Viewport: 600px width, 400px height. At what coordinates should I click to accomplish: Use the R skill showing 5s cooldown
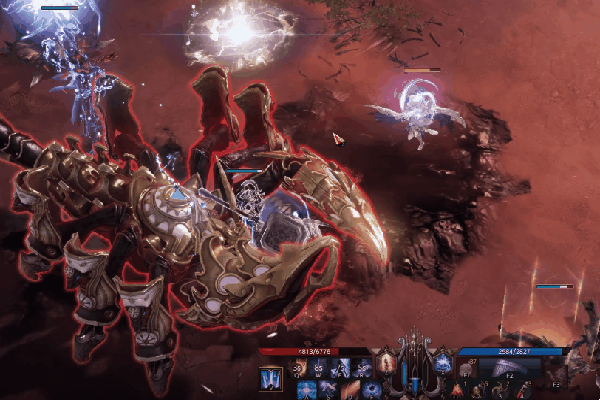[x=365, y=368]
